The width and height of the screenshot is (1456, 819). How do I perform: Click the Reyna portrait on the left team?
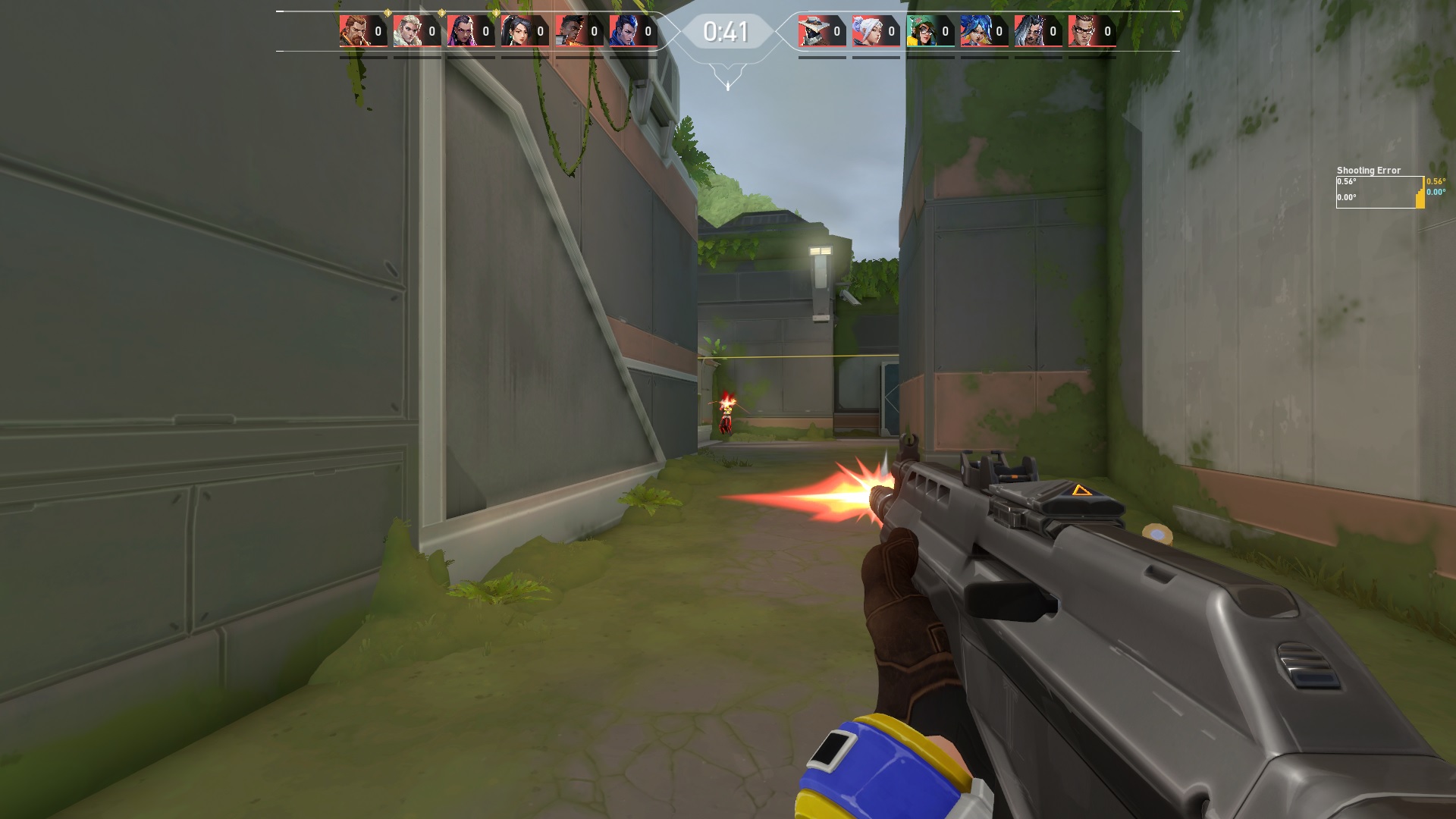click(463, 32)
